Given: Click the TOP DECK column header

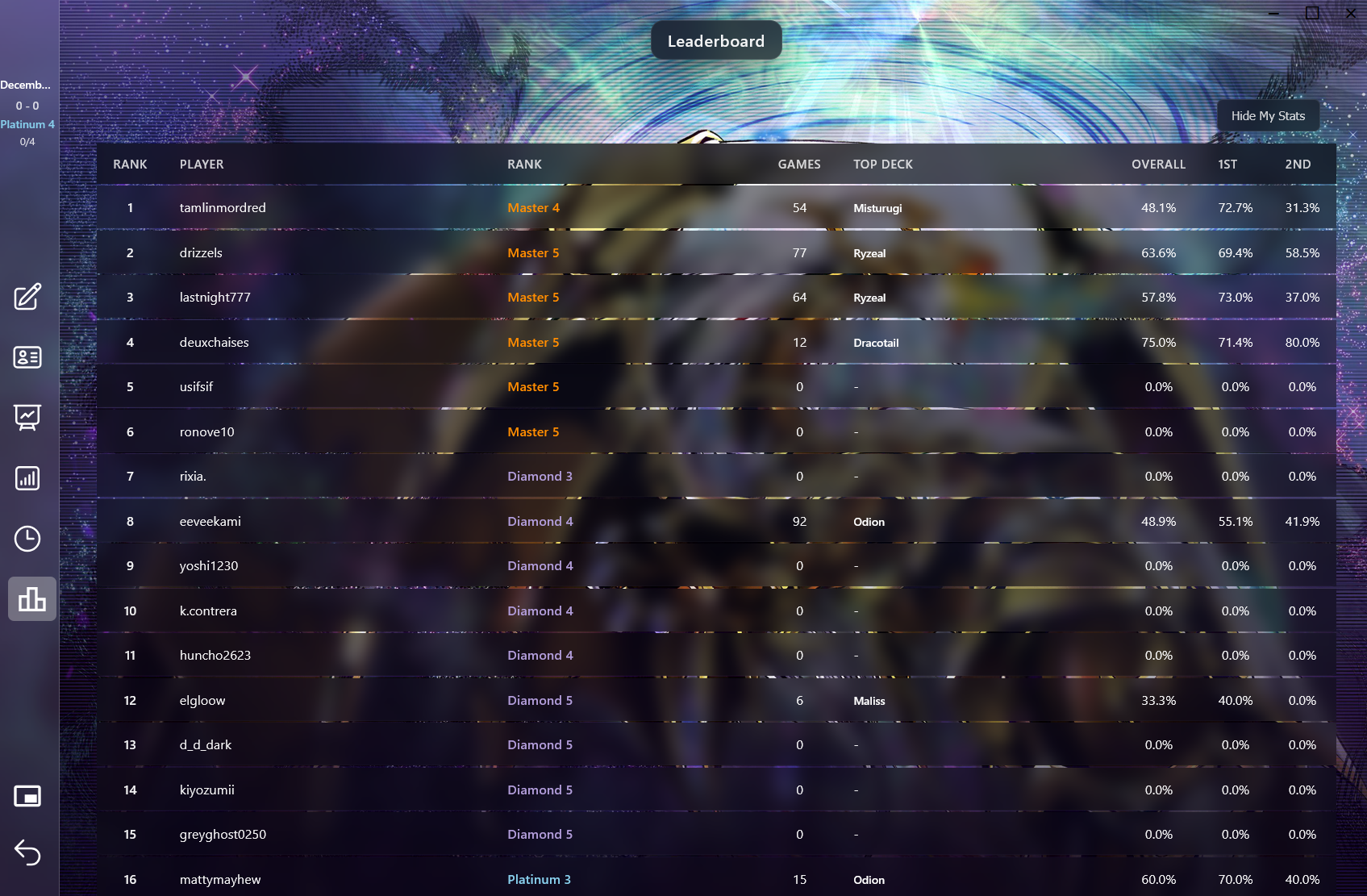Looking at the screenshot, I should pyautogui.click(x=883, y=164).
